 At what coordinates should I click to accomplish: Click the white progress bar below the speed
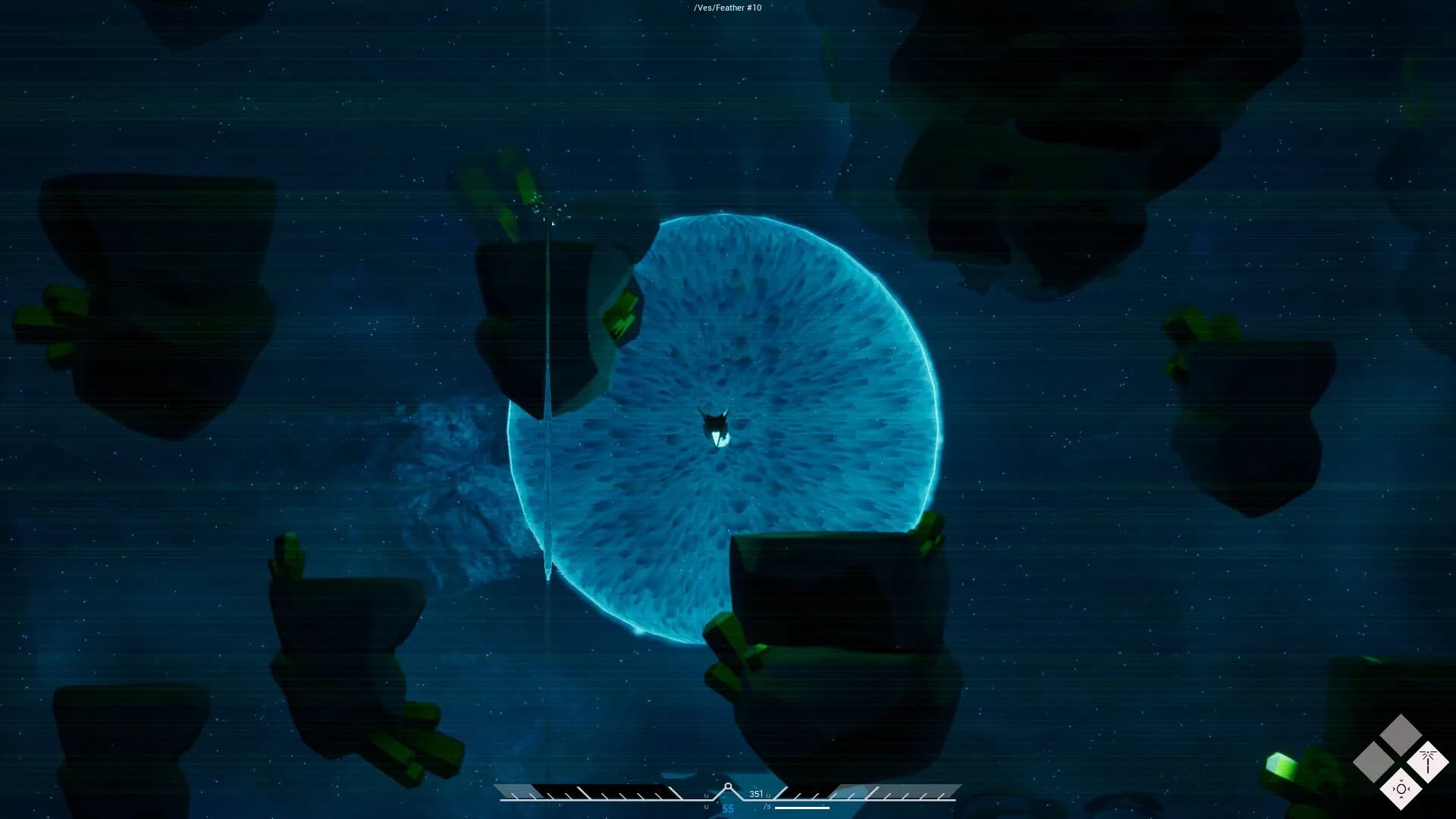click(x=802, y=807)
